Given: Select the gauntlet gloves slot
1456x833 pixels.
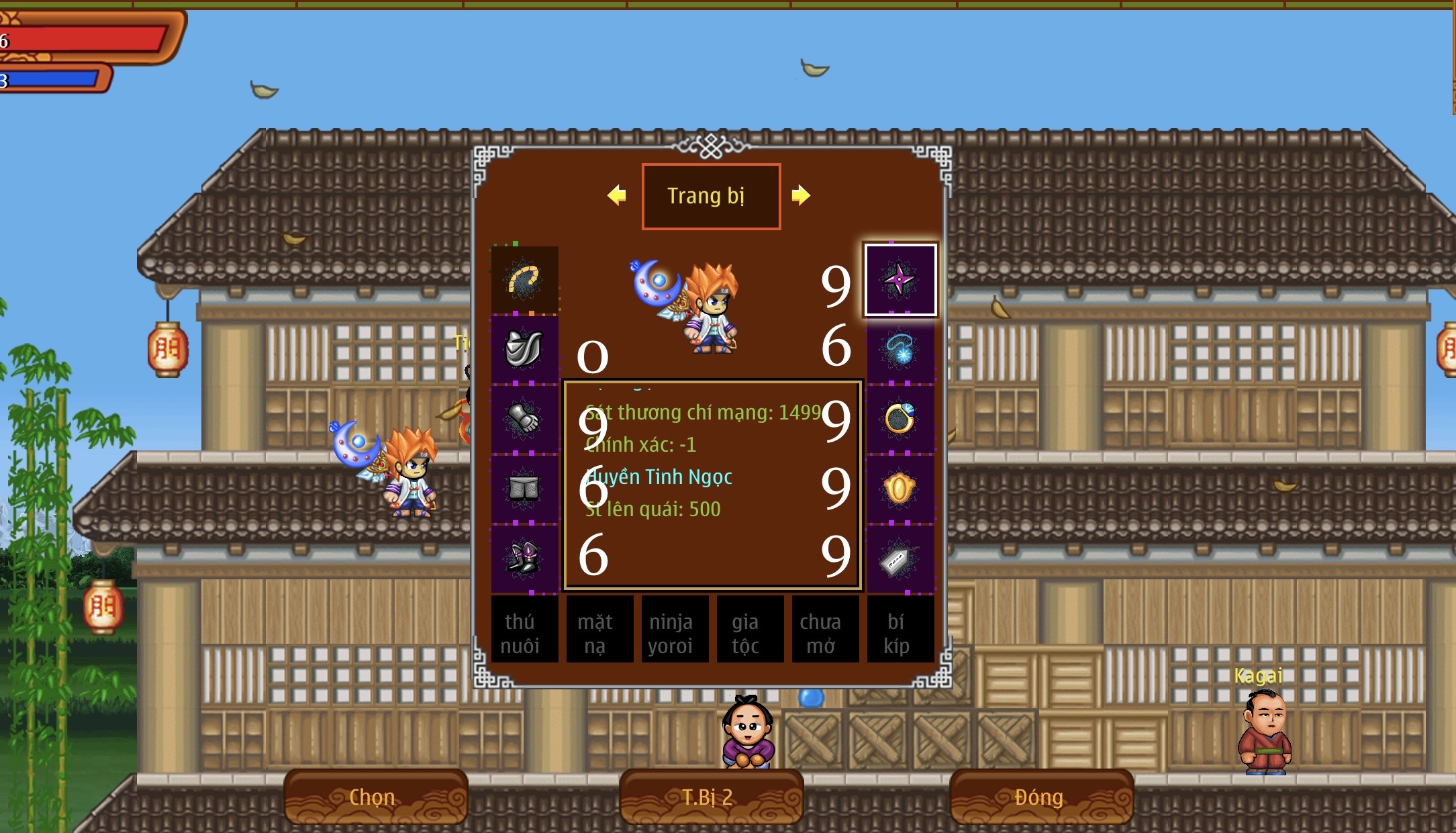Looking at the screenshot, I should click(x=524, y=420).
